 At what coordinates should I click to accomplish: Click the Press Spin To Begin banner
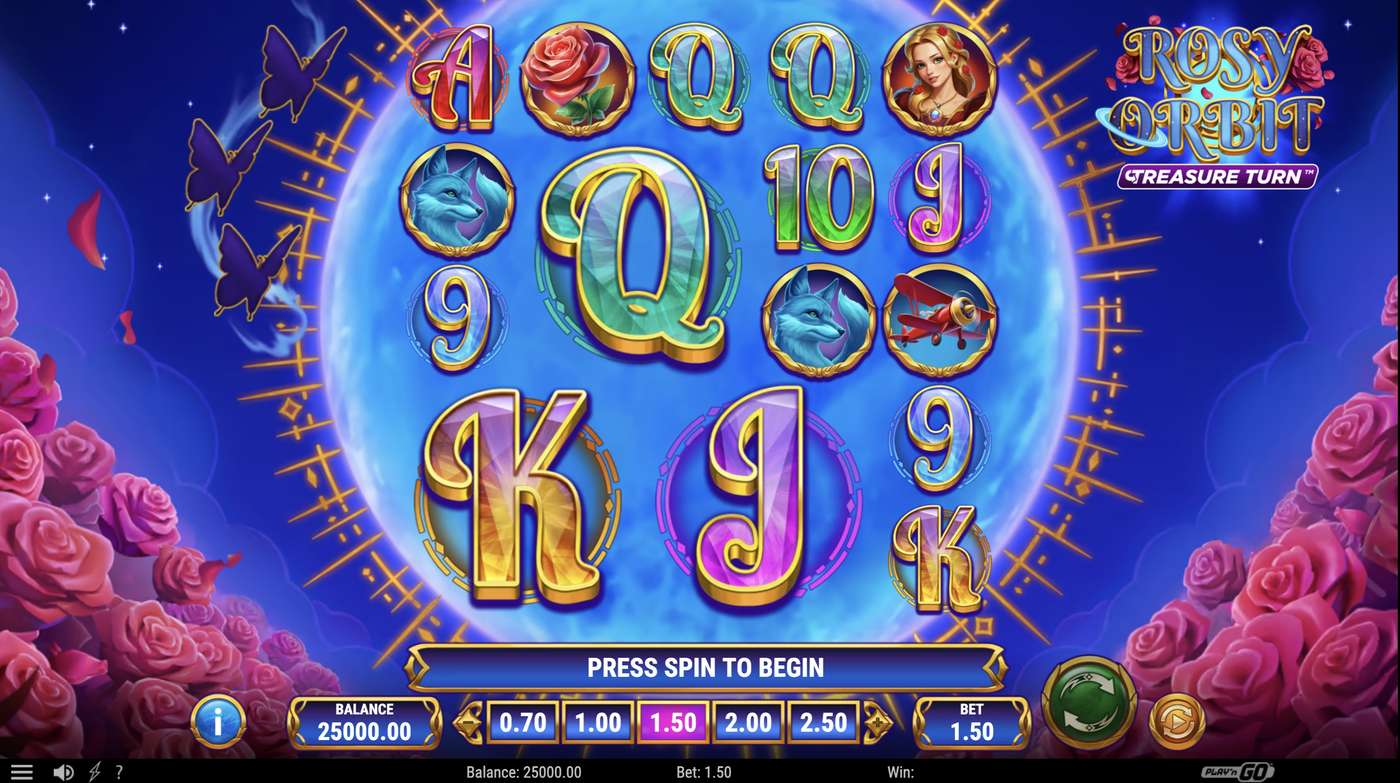[x=700, y=667]
